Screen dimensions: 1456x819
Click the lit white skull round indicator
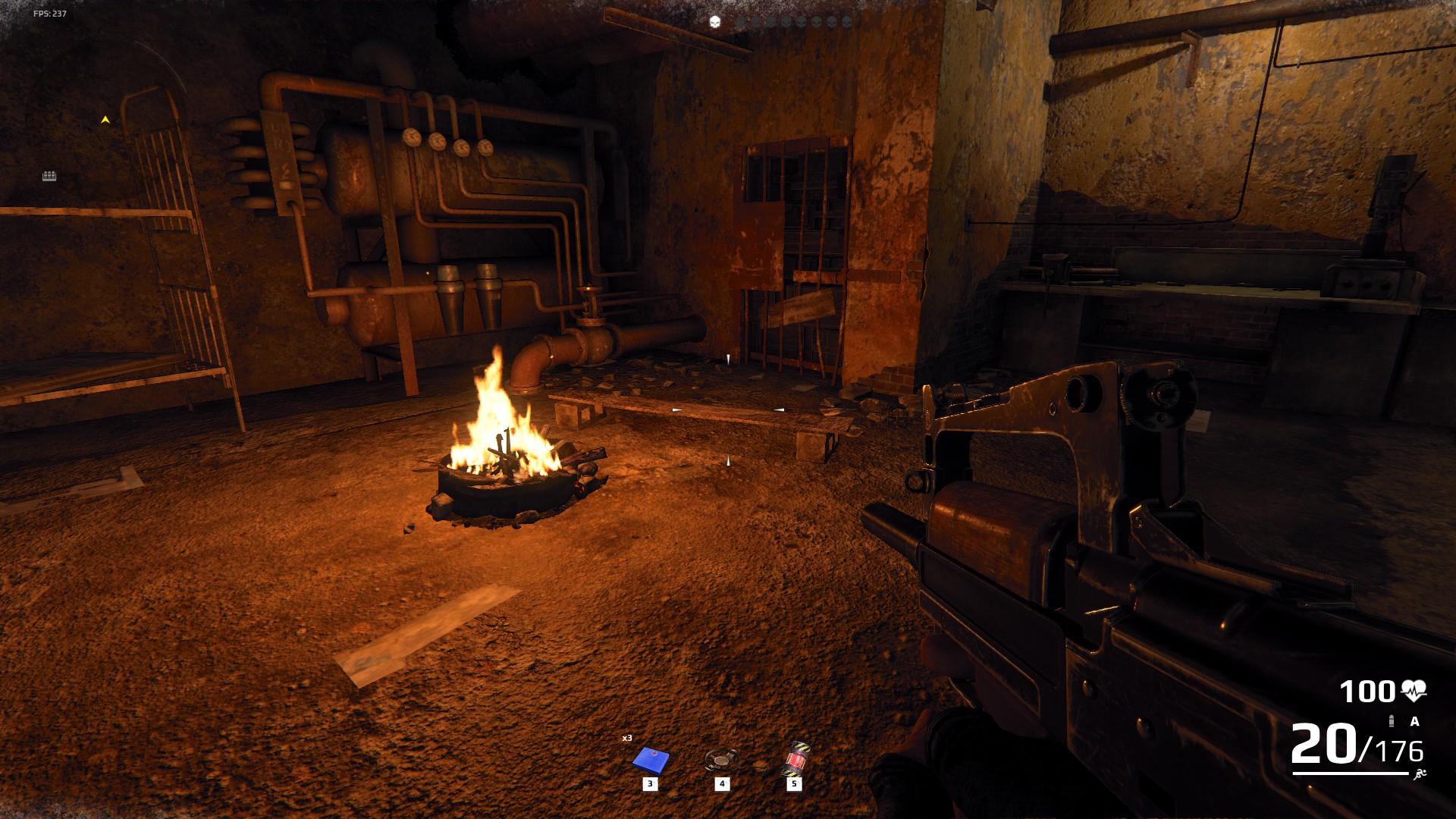[714, 20]
